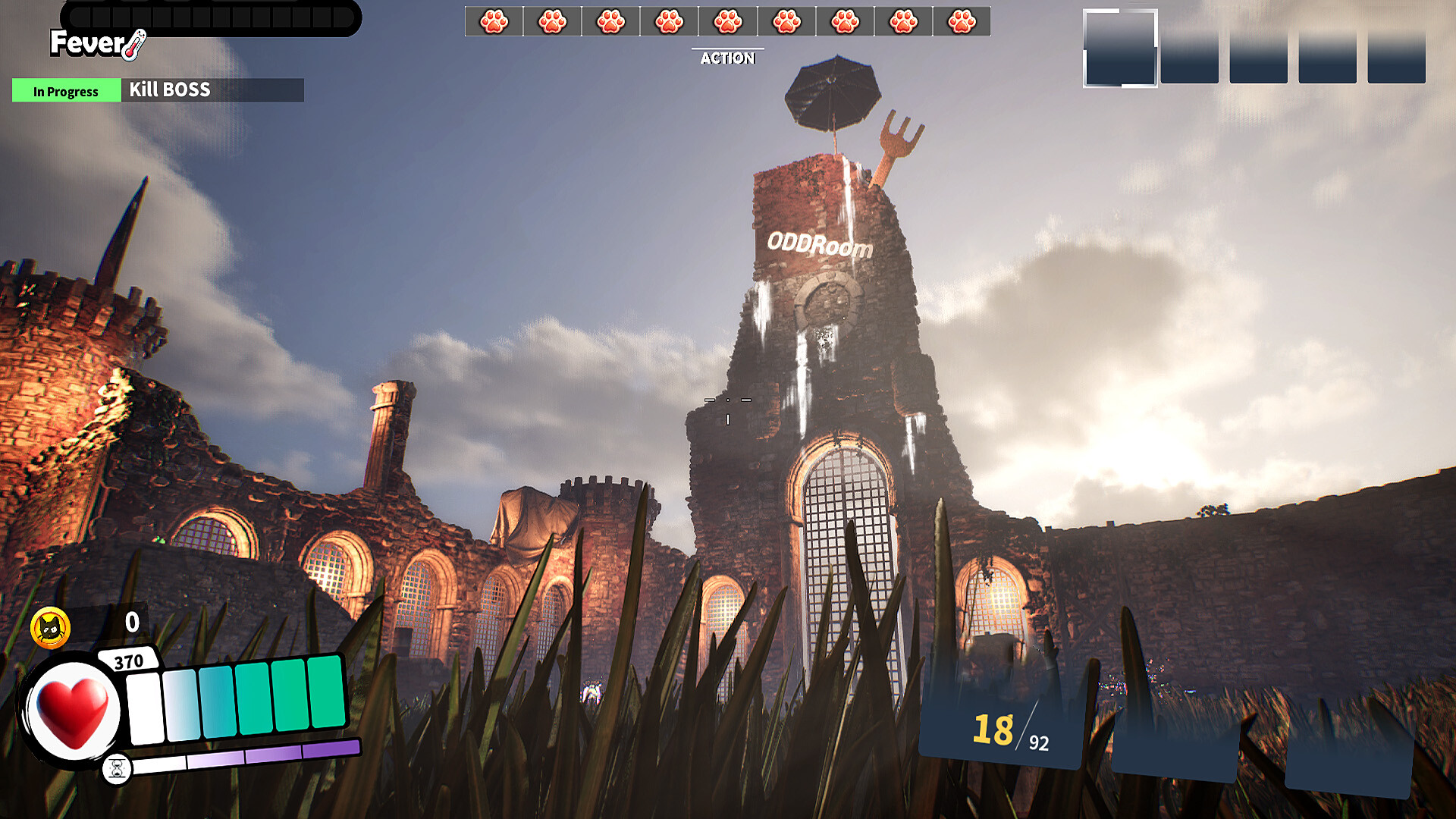Click the hourglass icon
The image size is (1456, 819).
point(117,769)
